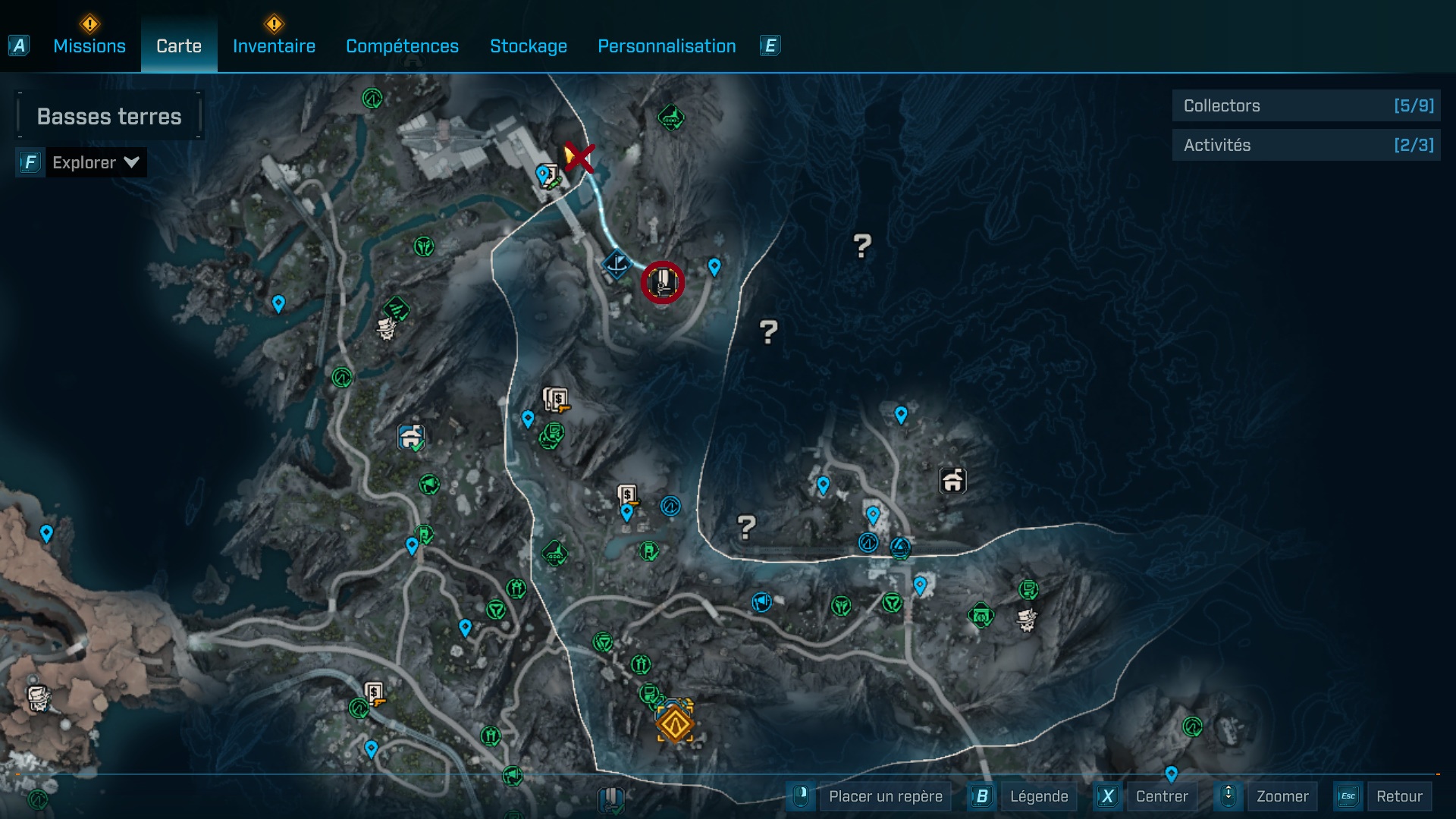The image size is (1456, 819).
Task: Click the orange Vault symbol mission marker
Action: 673,723
